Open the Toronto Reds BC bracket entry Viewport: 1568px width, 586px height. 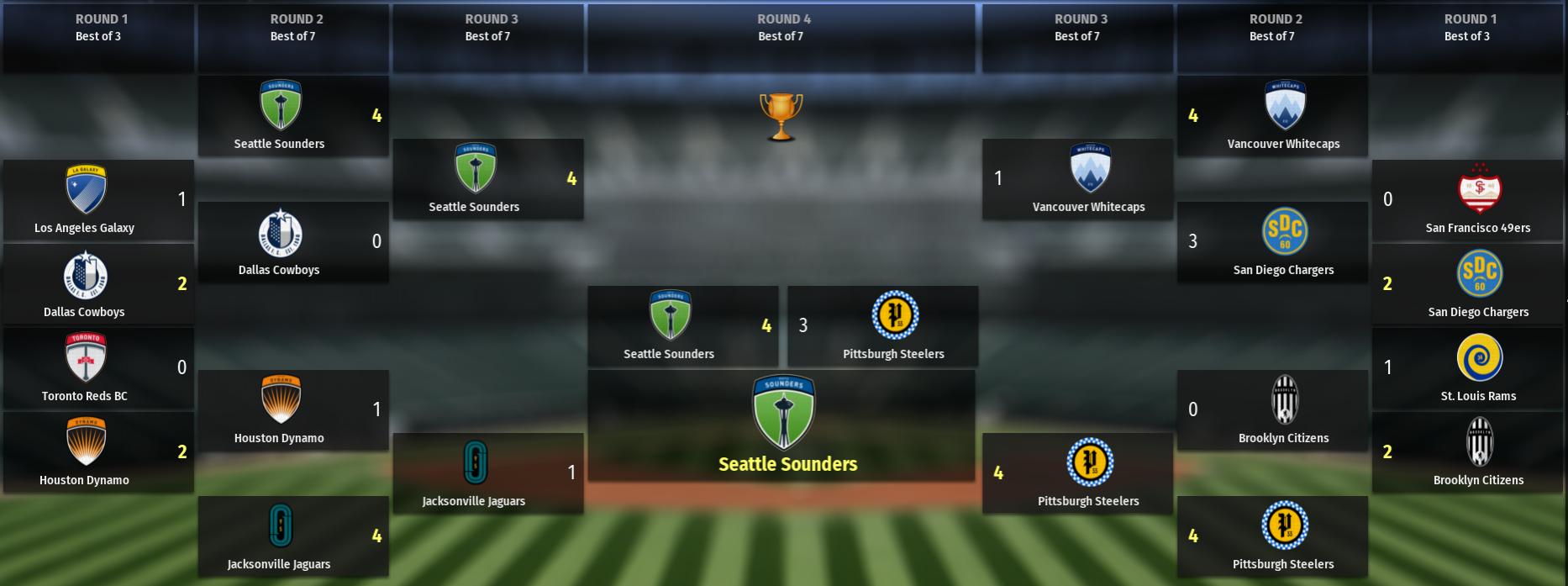coord(98,368)
